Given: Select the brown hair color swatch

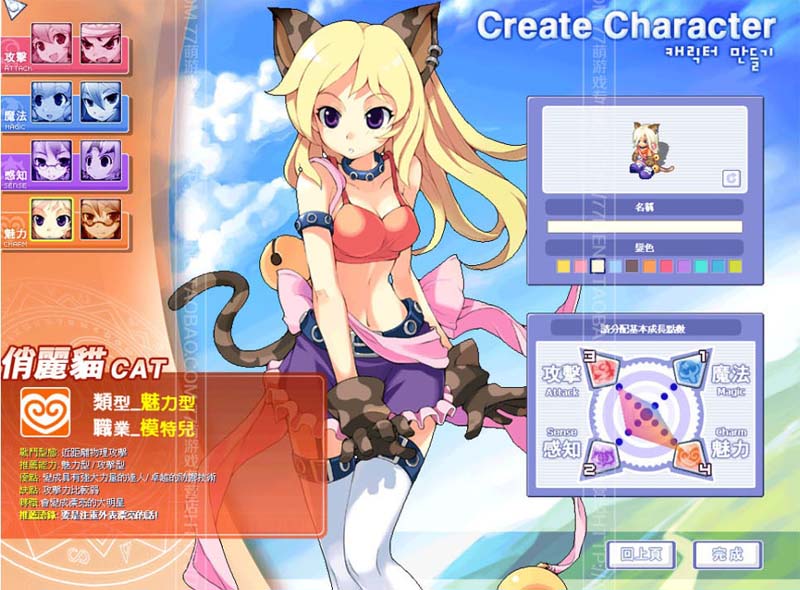Looking at the screenshot, I should click(632, 266).
